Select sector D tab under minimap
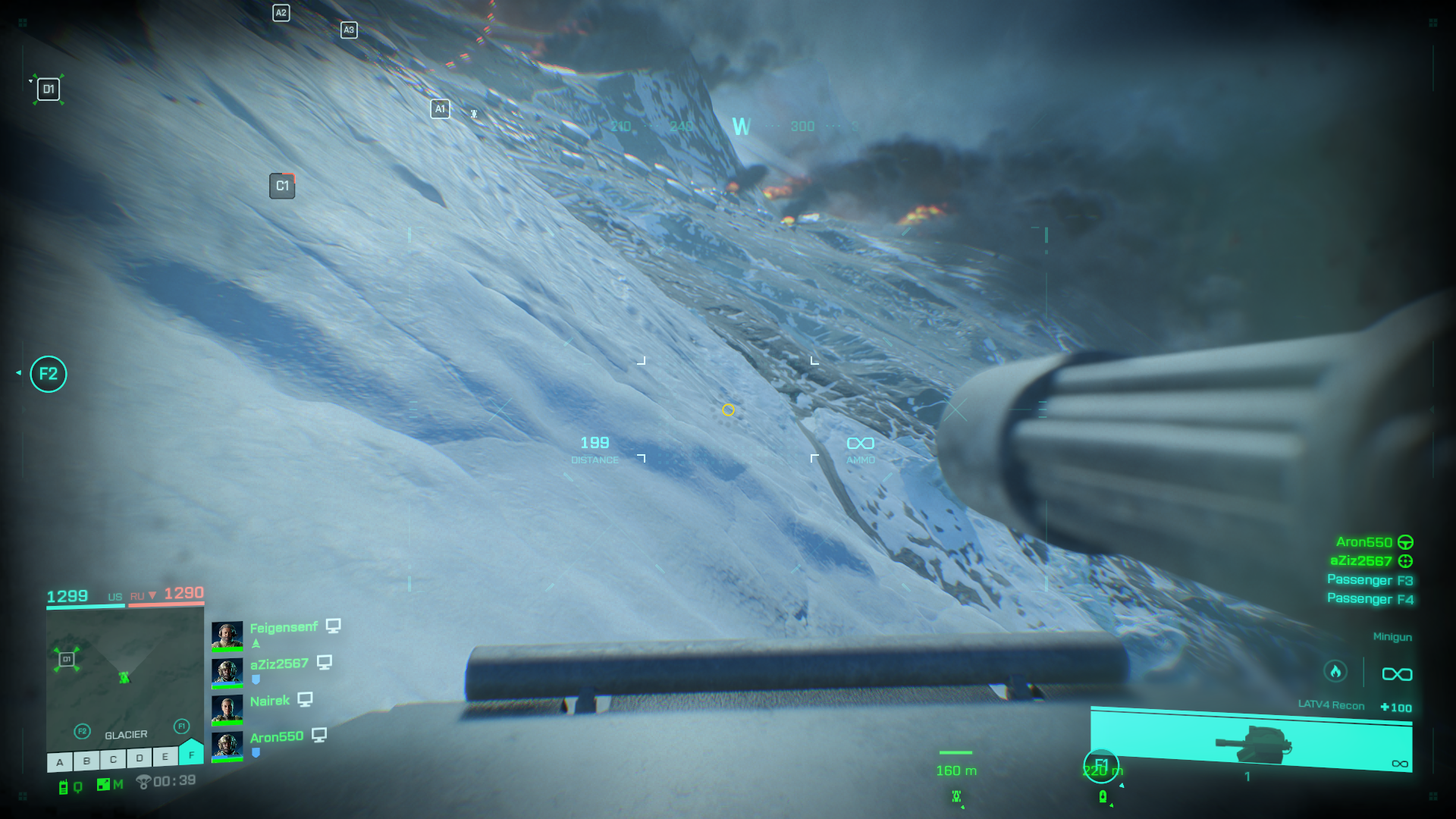1456x819 pixels. coord(140,758)
